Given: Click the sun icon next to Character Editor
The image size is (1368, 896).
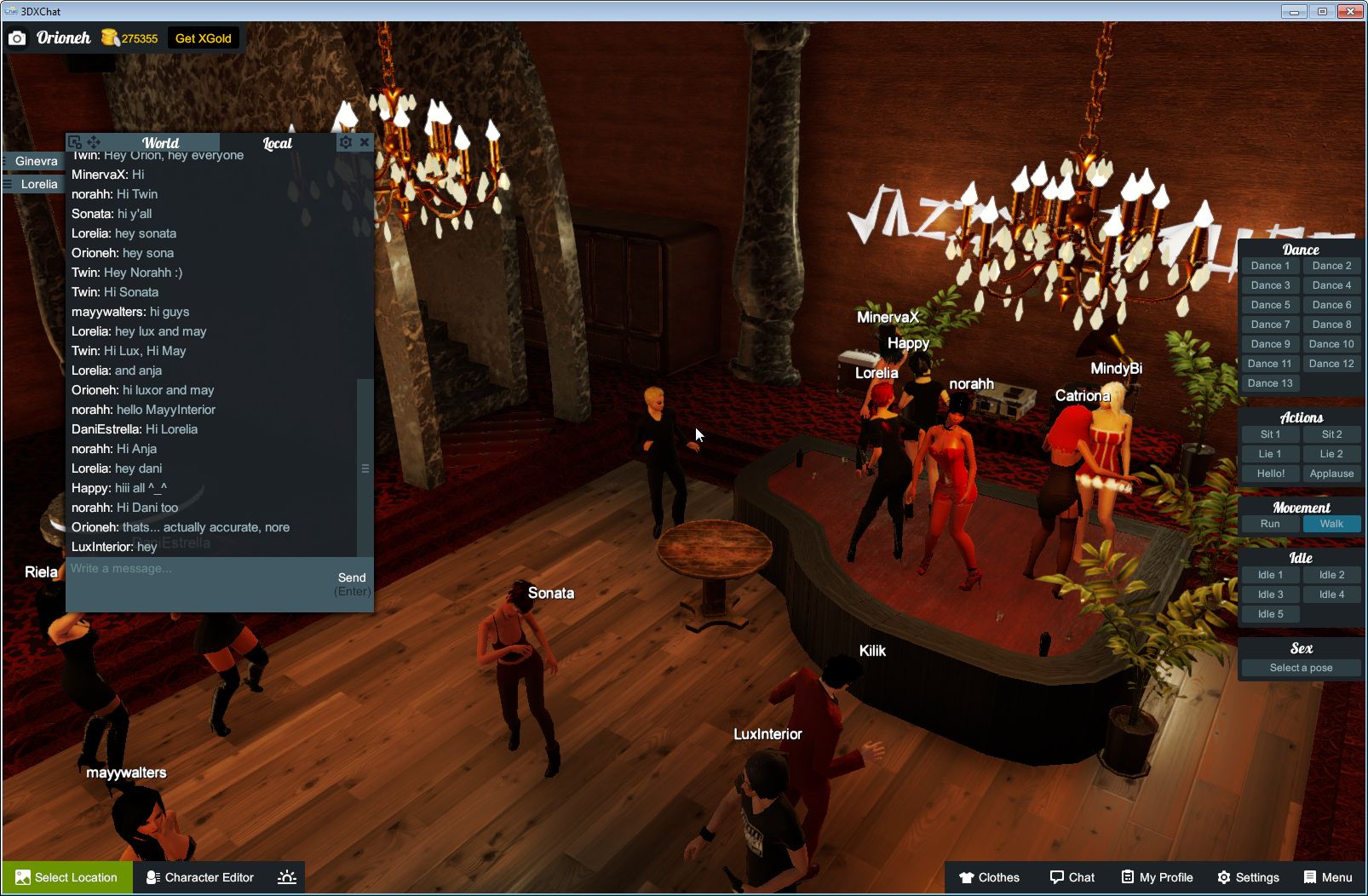Looking at the screenshot, I should (x=287, y=877).
